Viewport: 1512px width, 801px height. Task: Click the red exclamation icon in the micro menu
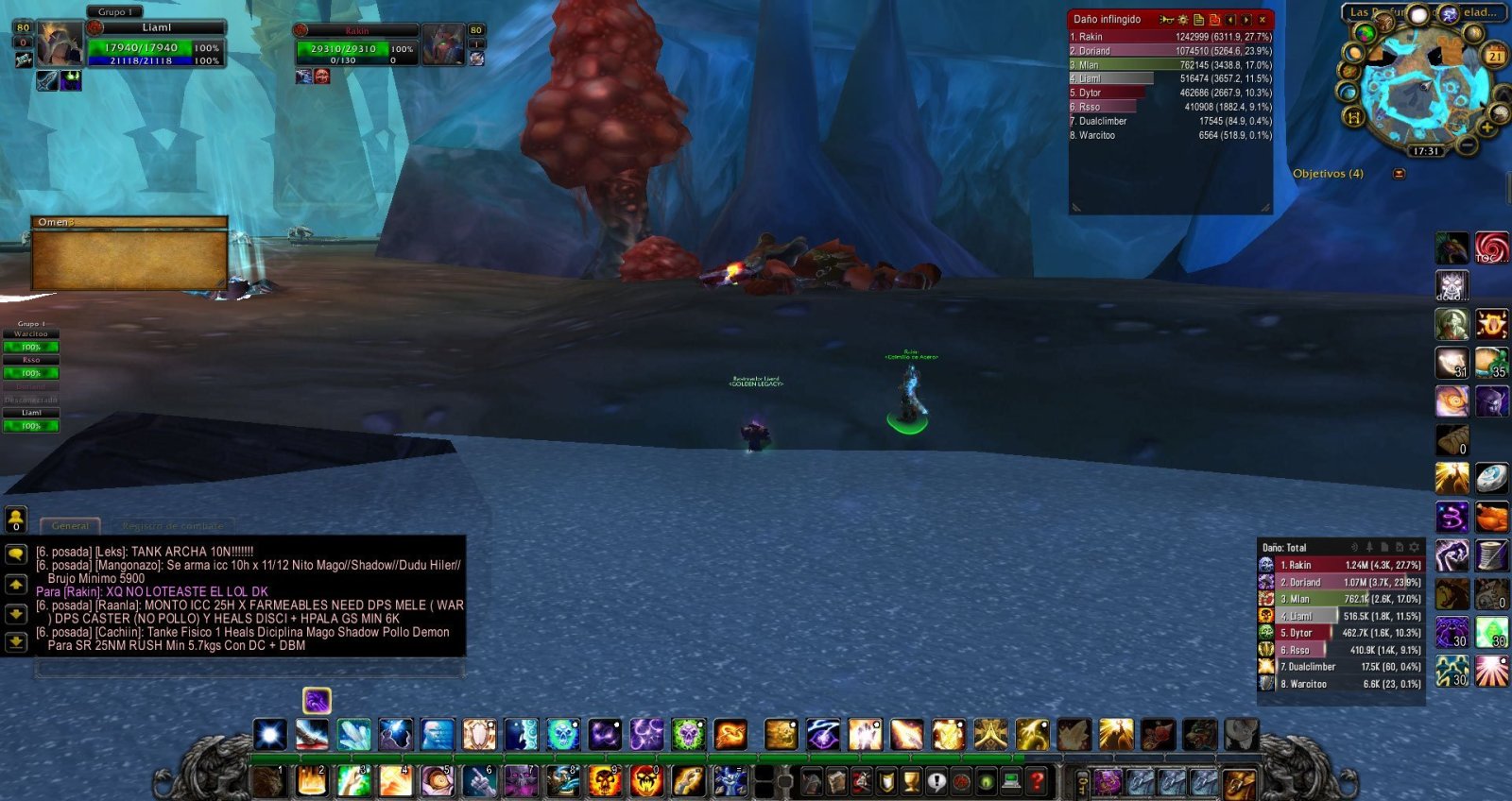[936, 780]
